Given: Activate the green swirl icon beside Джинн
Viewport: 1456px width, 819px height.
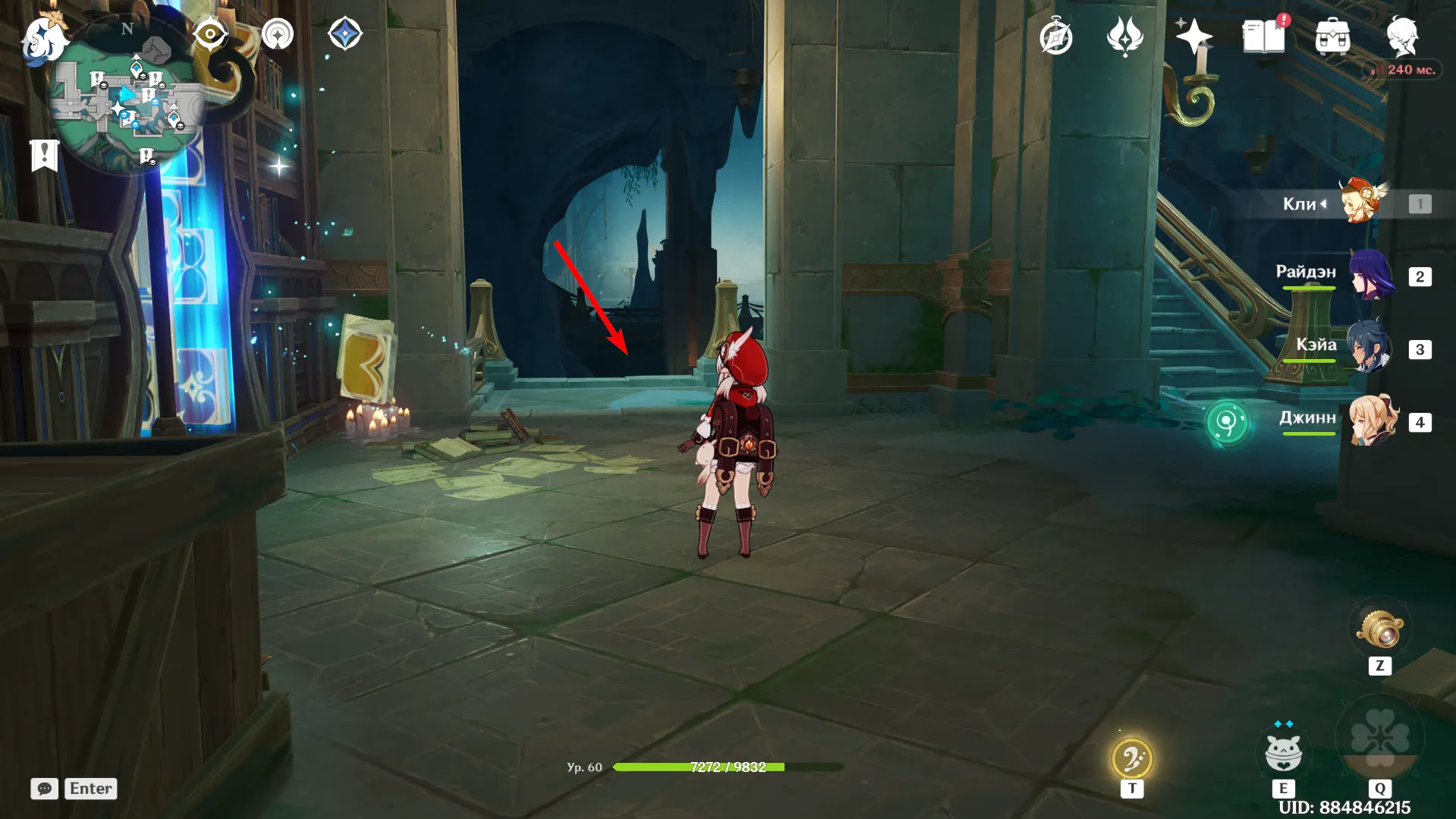Looking at the screenshot, I should pos(1226,422).
